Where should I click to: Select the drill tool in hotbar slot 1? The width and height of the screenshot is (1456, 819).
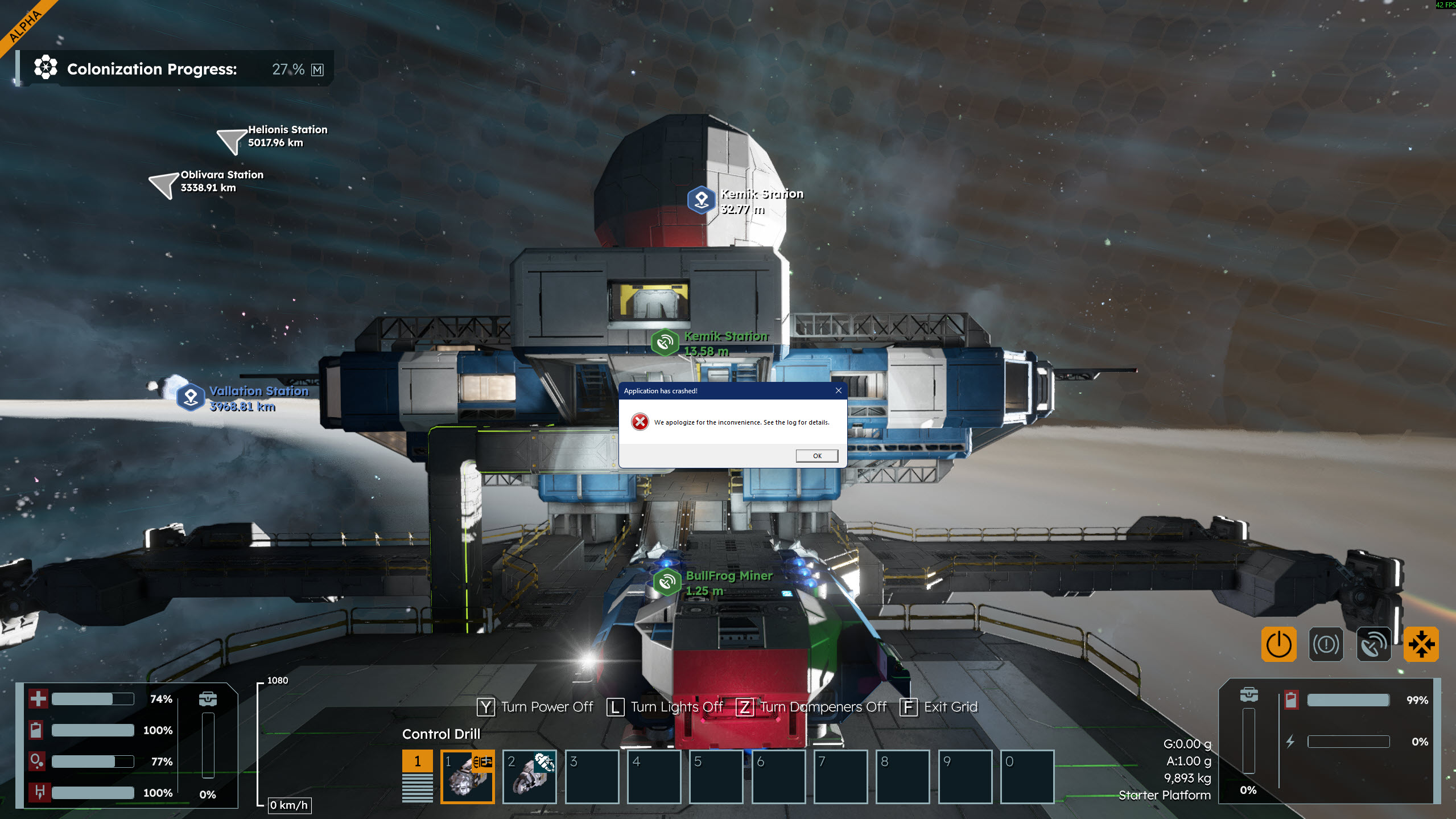[467, 776]
